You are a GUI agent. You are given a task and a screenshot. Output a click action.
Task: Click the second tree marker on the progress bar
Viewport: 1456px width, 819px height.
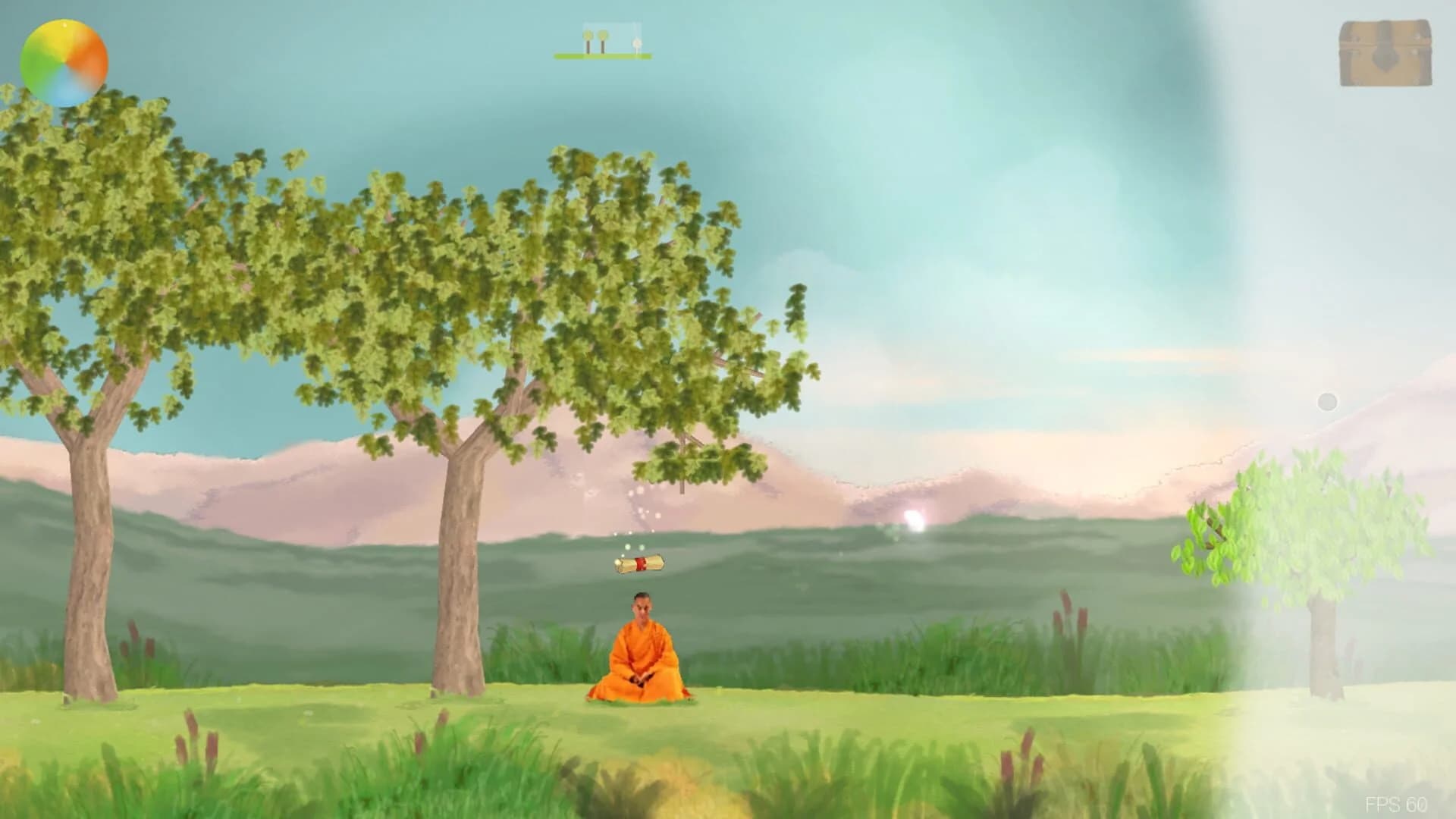603,39
